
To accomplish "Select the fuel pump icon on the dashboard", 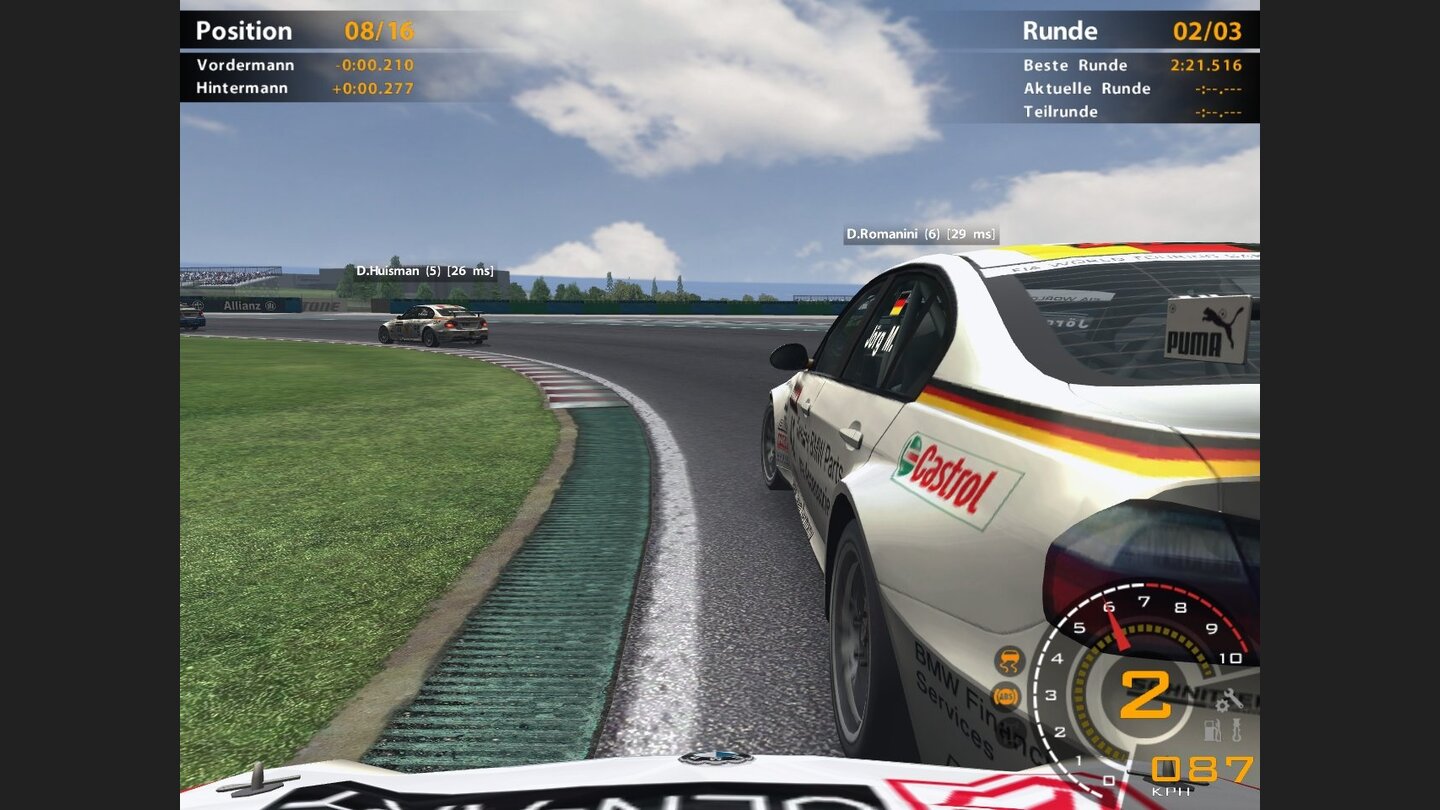I will (1211, 731).
